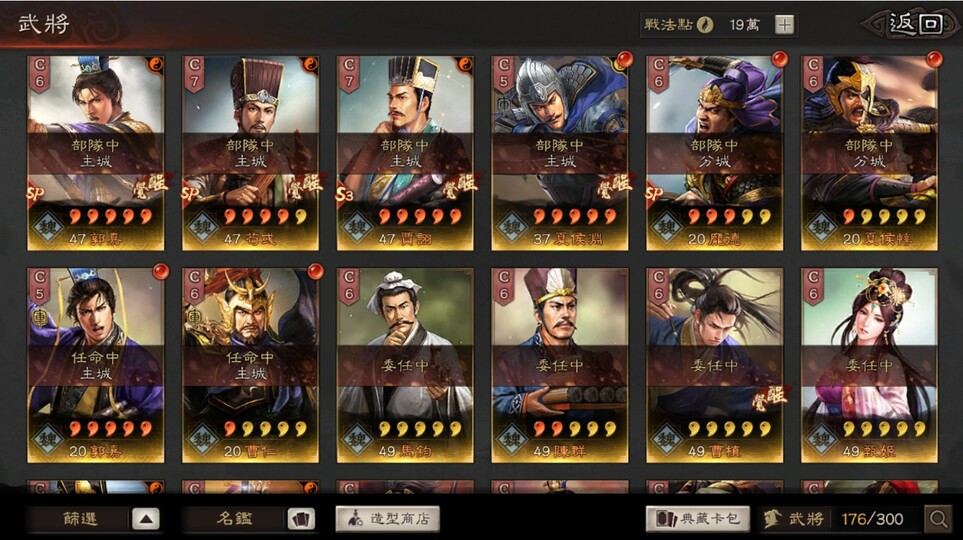Click the magnifying glass search icon
Screen dimensions: 963x540
pos(938,519)
